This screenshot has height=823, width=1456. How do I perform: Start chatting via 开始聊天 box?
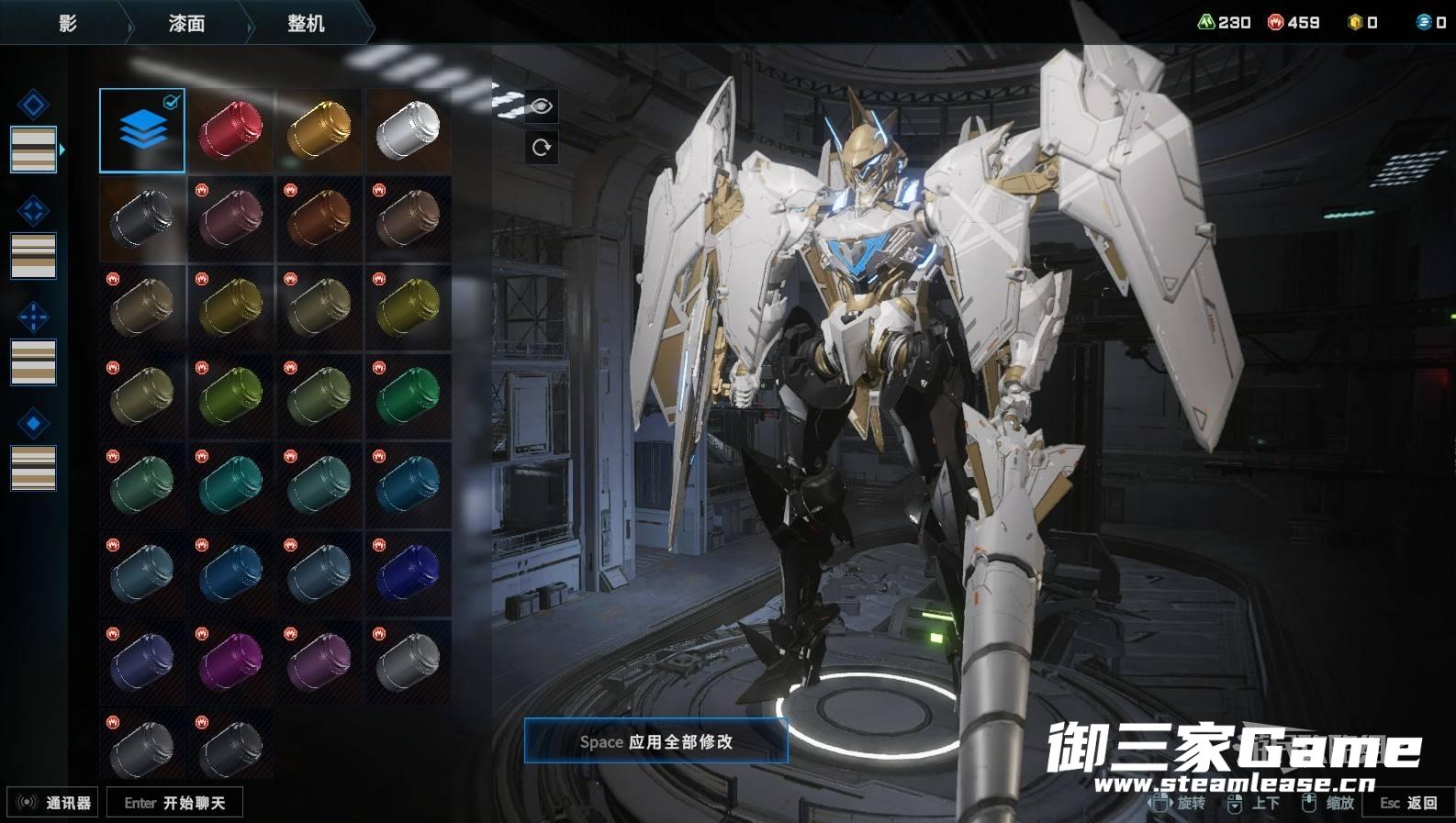(x=174, y=803)
